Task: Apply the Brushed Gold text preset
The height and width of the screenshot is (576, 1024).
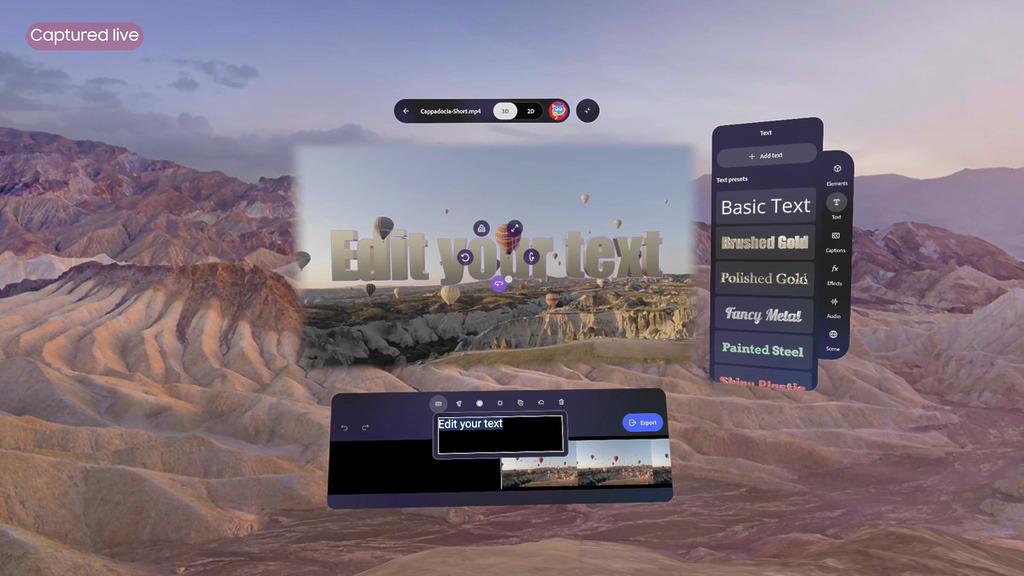Action: pos(766,243)
